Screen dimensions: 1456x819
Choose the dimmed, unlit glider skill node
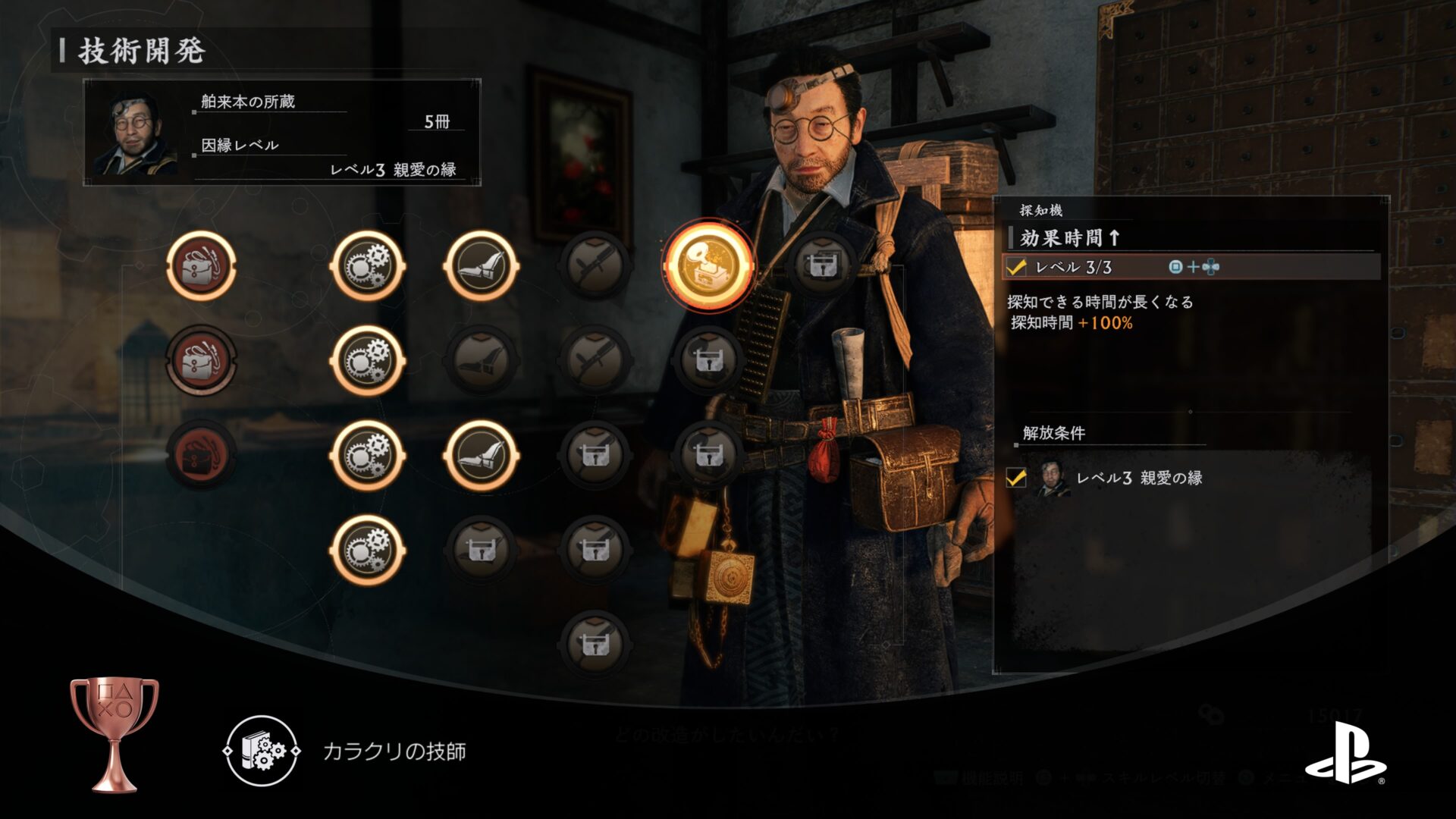coord(482,360)
